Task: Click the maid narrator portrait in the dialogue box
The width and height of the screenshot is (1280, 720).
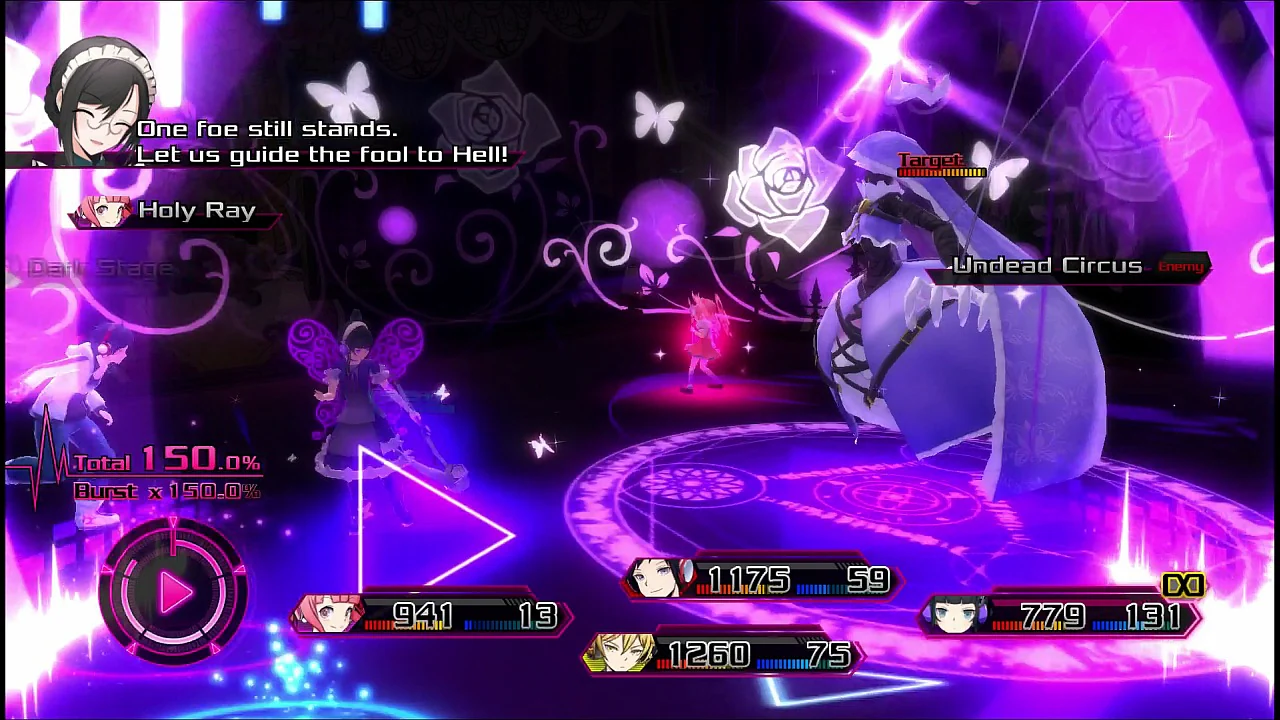Action: (95, 100)
